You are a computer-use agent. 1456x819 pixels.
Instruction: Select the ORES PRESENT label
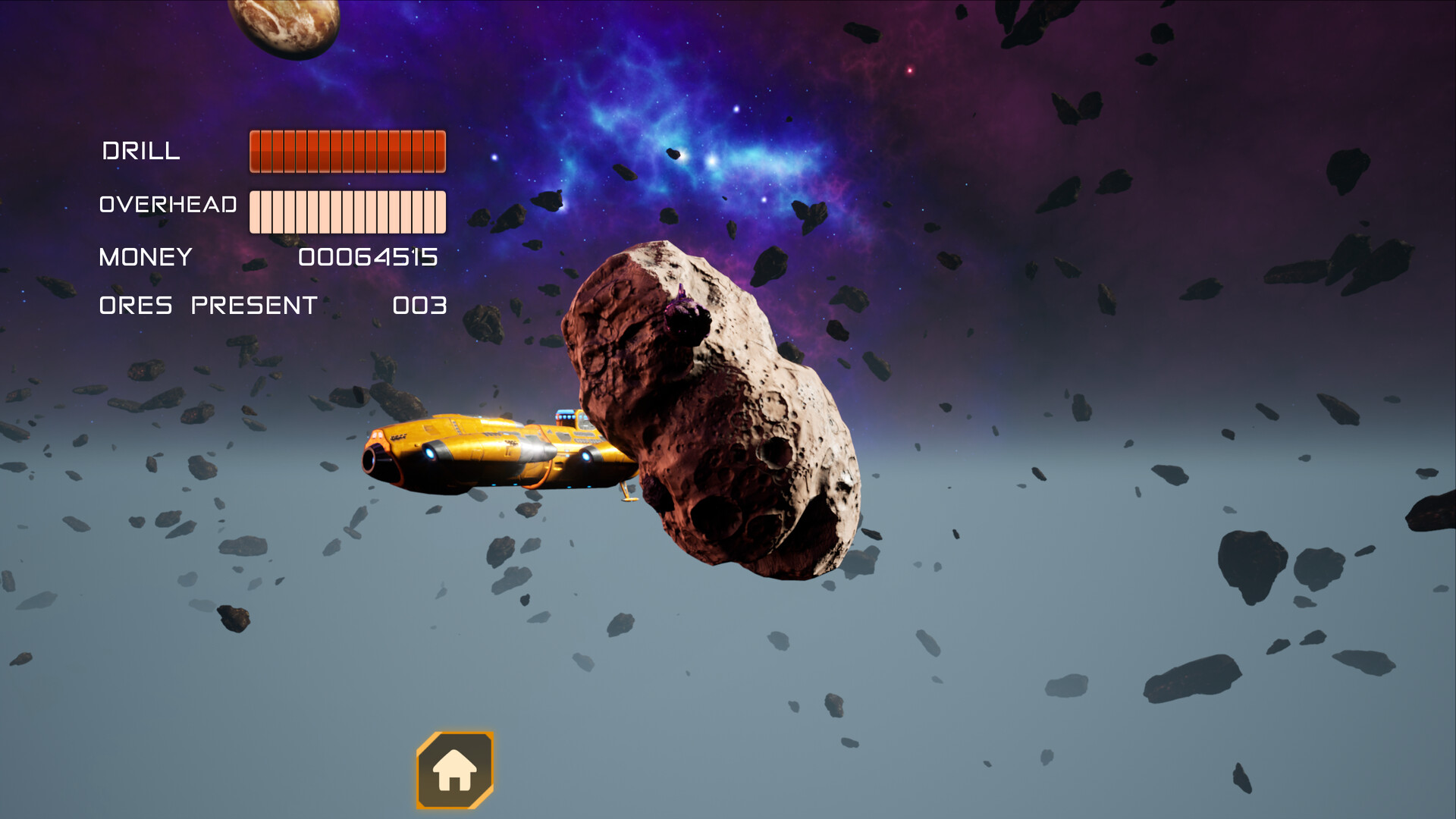[206, 306]
